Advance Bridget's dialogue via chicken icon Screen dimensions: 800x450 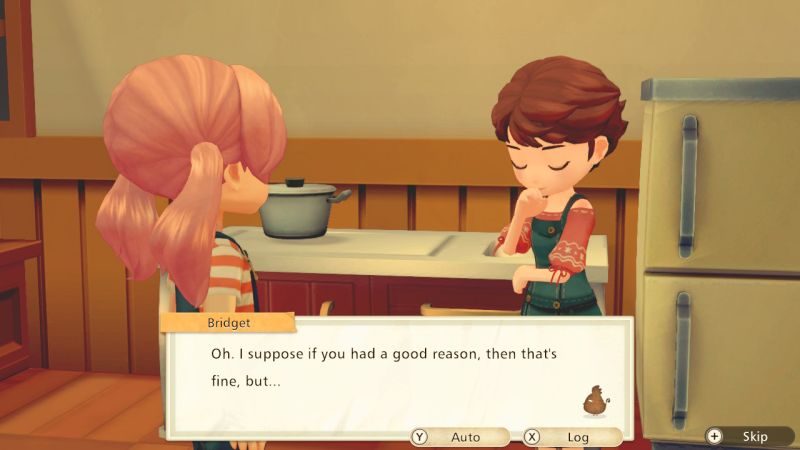598,400
